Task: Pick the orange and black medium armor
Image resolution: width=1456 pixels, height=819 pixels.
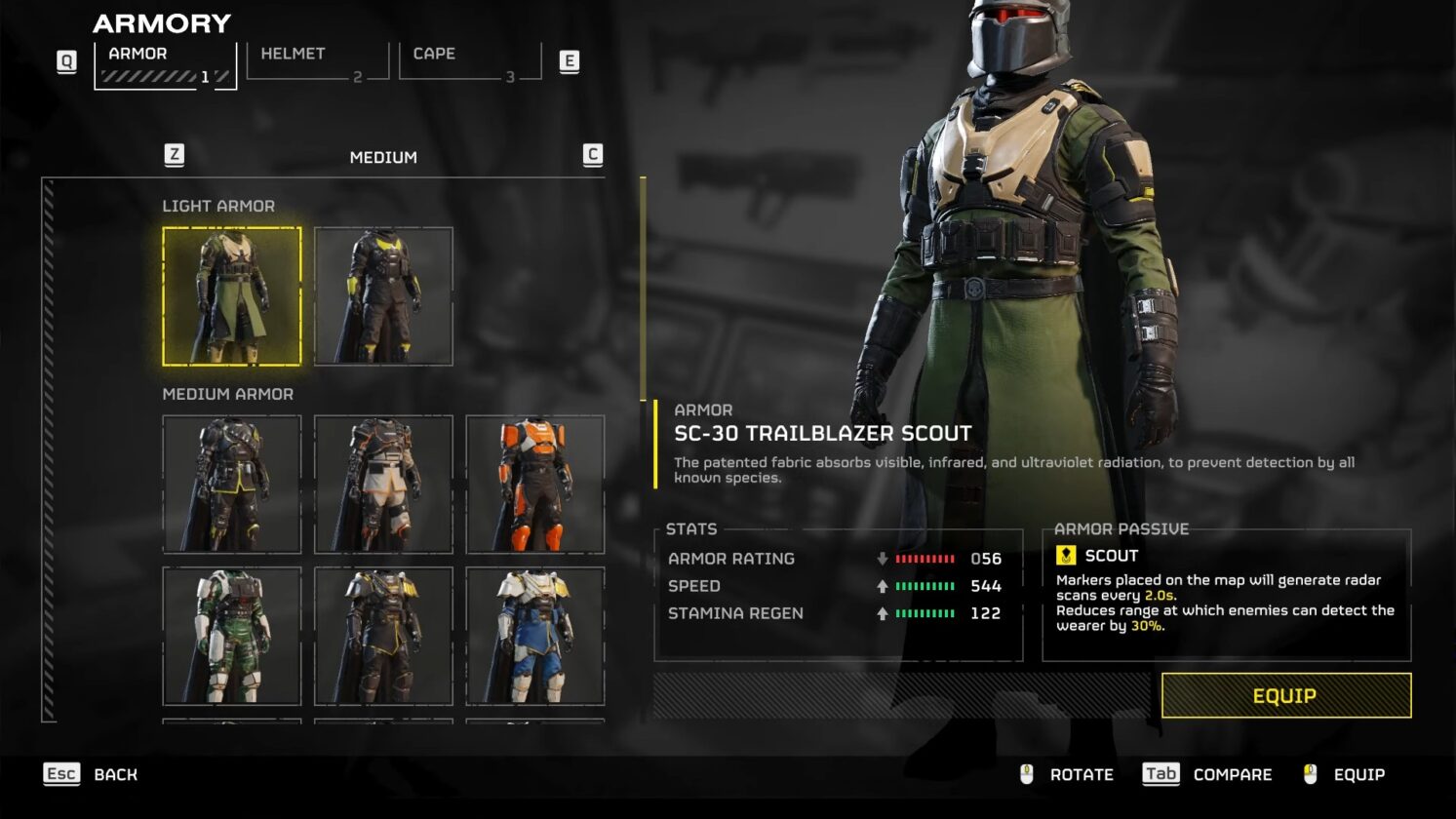Action: tap(535, 485)
